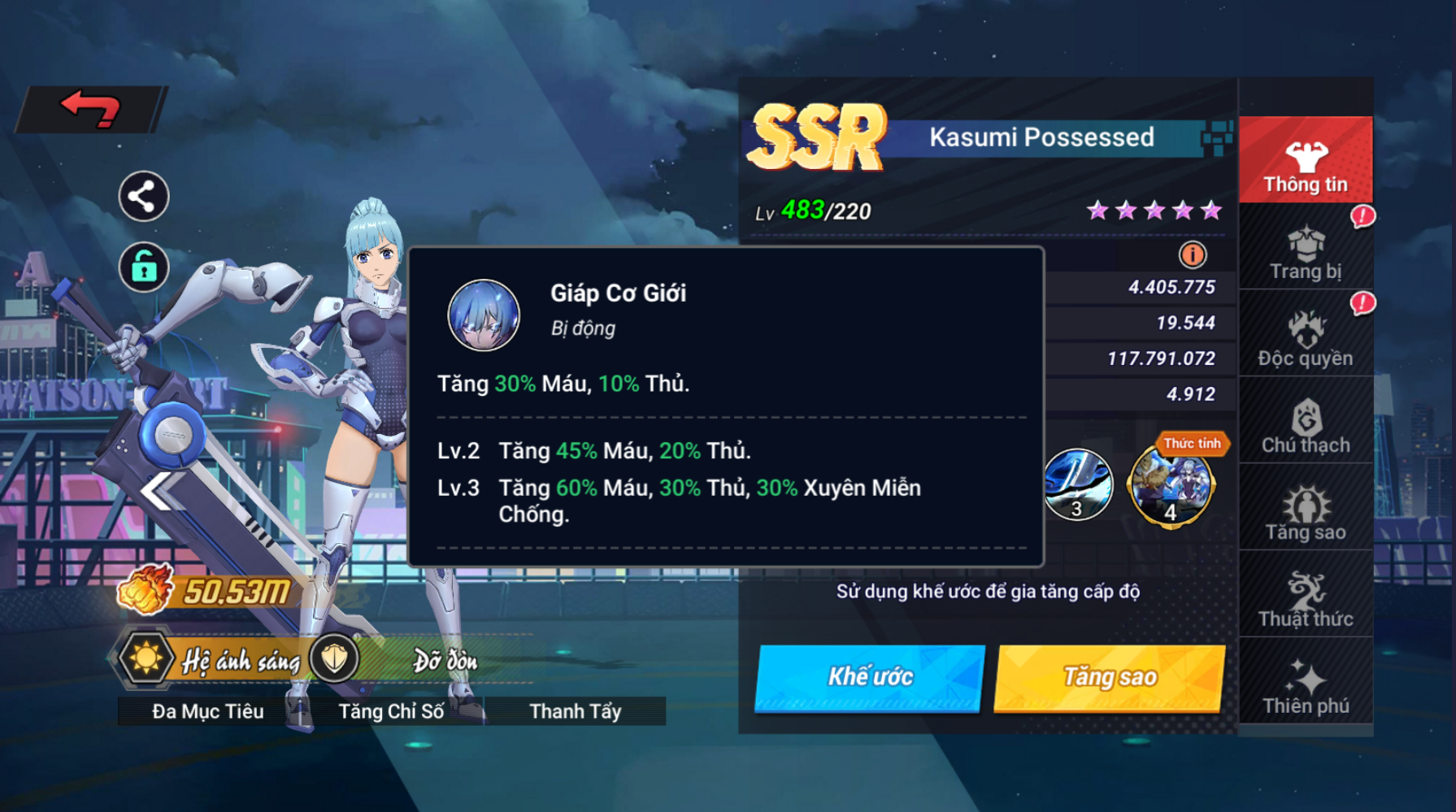Open the Trang bị equipment tab
Screen dimensions: 1456x812
[x=1305, y=251]
